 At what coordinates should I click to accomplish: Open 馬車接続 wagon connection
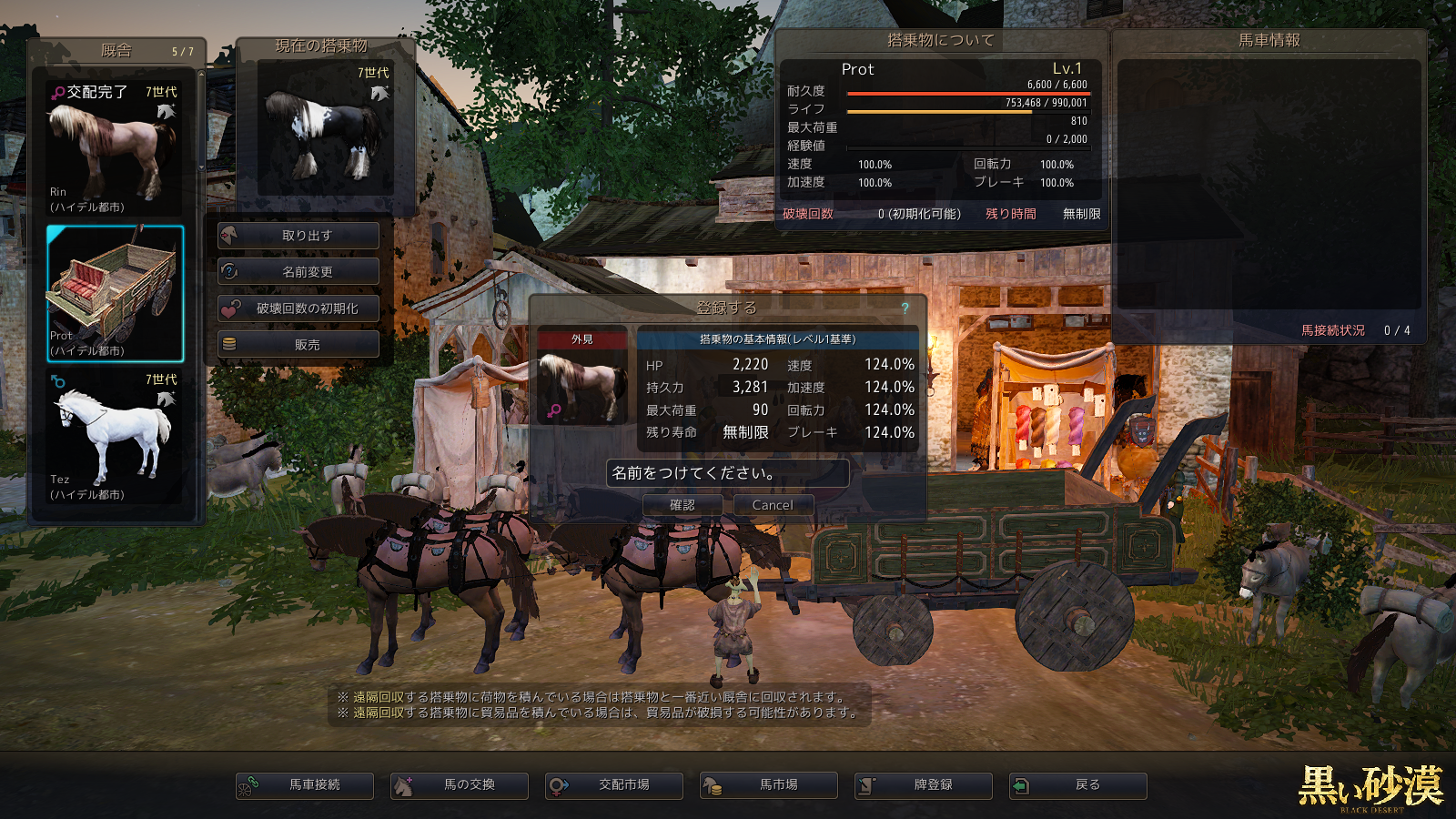click(305, 785)
